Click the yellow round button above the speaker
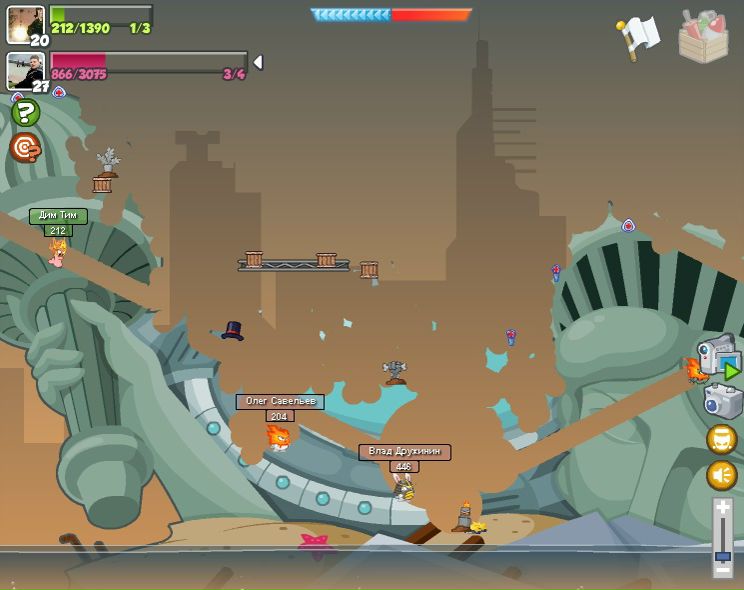 [721, 440]
